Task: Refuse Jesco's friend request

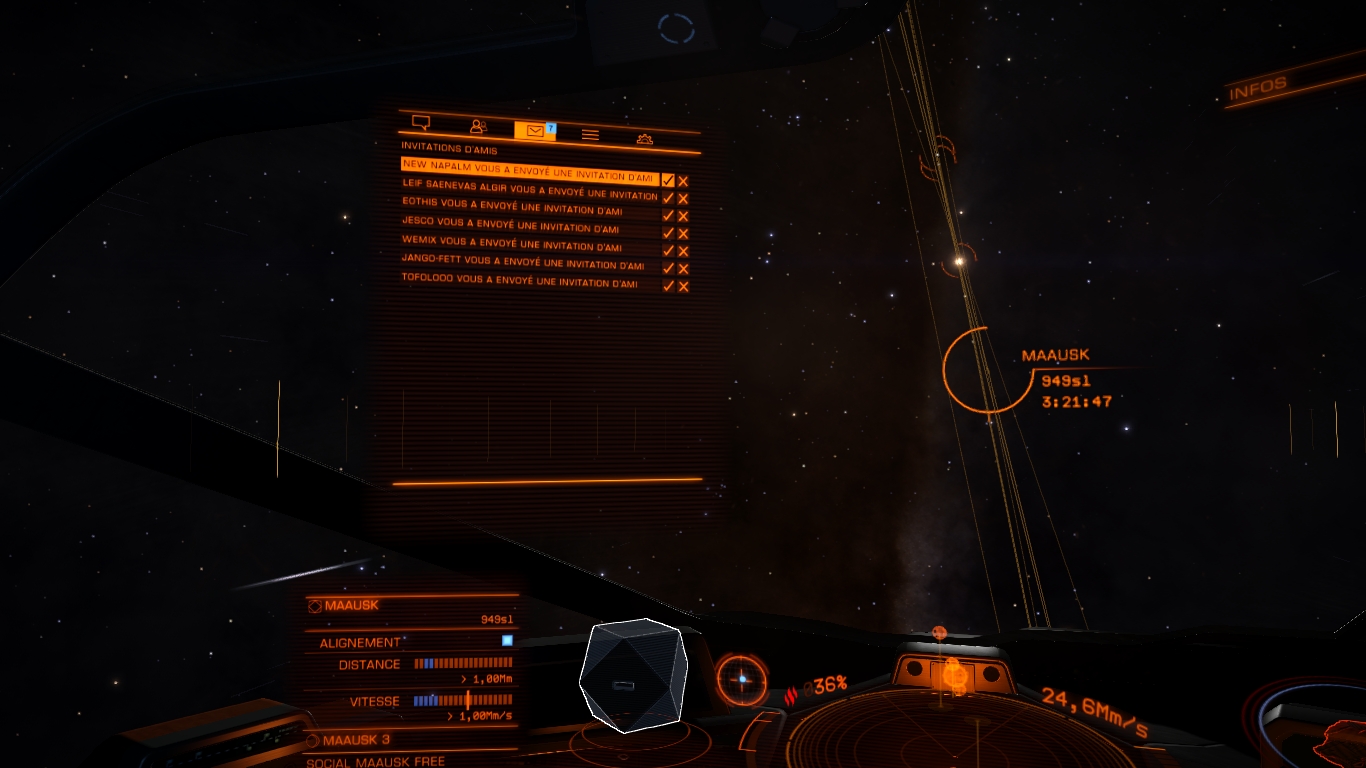Action: (683, 234)
